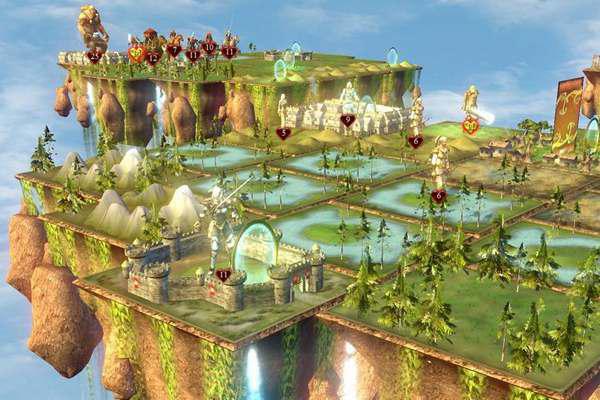
Task: Select the knight unit at the castle portal
Action: point(219,229)
